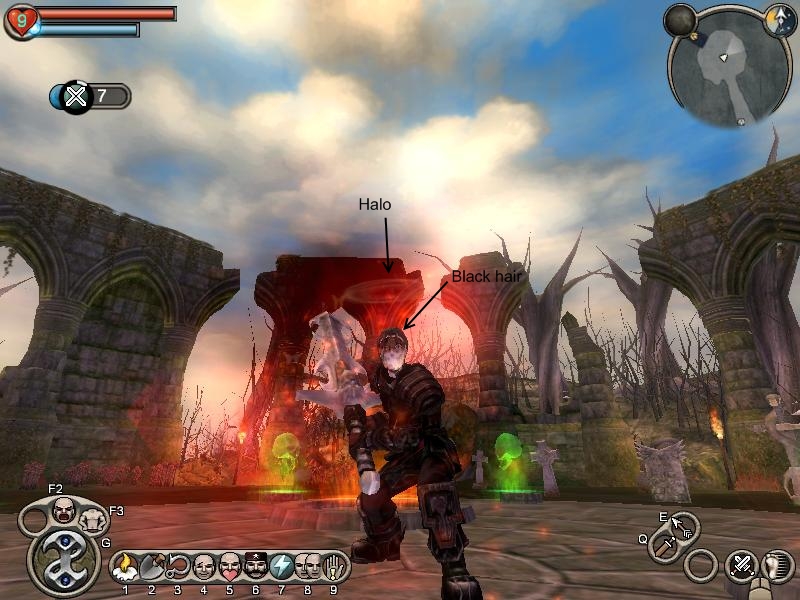Cast the lightning bolt spell
The width and height of the screenshot is (800, 600).
click(x=282, y=568)
